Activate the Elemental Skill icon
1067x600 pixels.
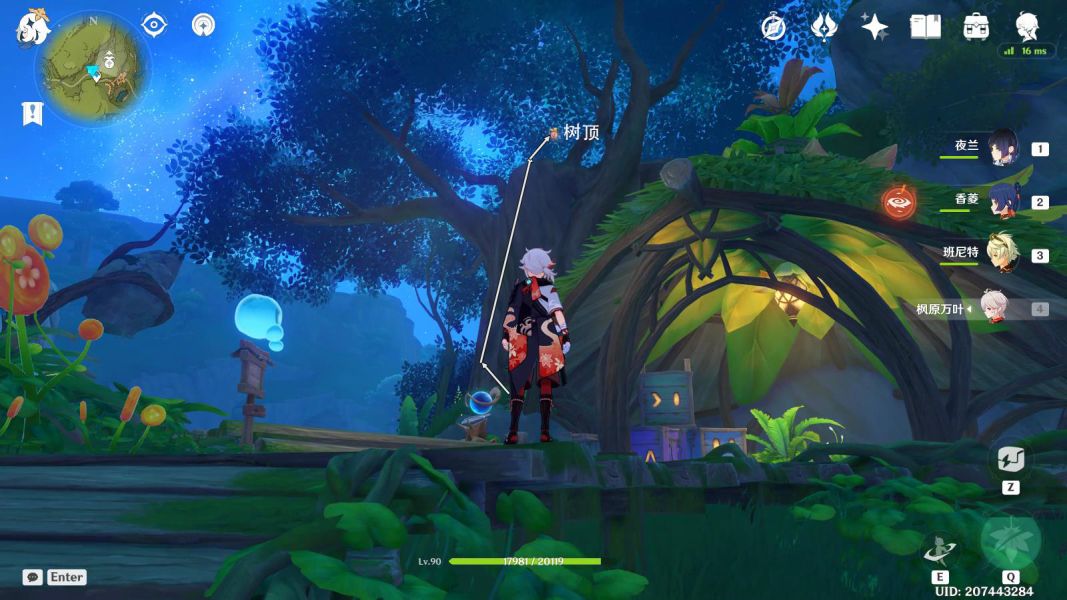point(940,549)
